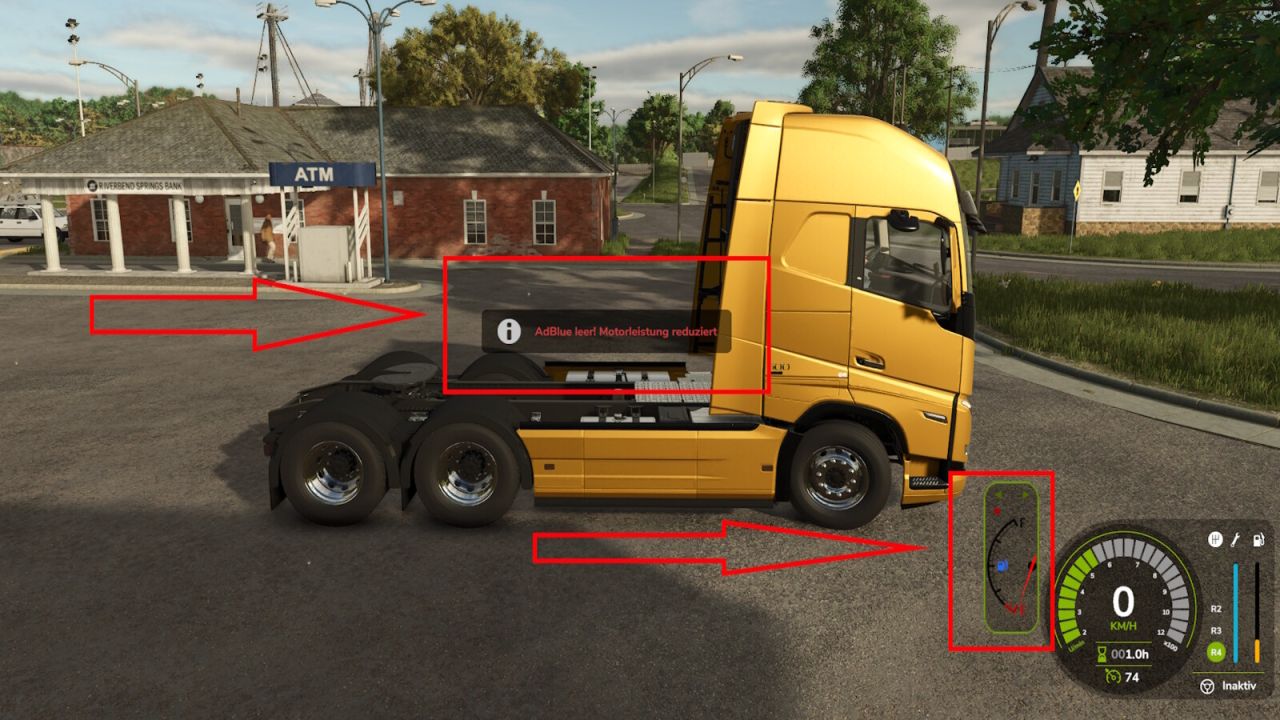Toggle the red warning dot on the fuel gauge
Viewport: 1280px width, 720px height.
click(x=997, y=512)
